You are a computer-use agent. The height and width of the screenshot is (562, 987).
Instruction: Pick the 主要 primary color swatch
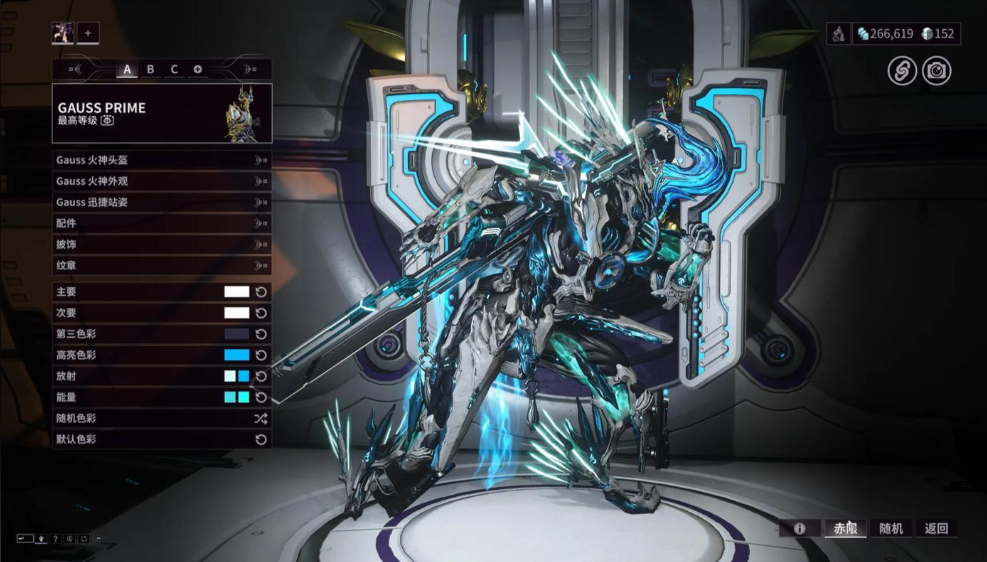[236, 292]
